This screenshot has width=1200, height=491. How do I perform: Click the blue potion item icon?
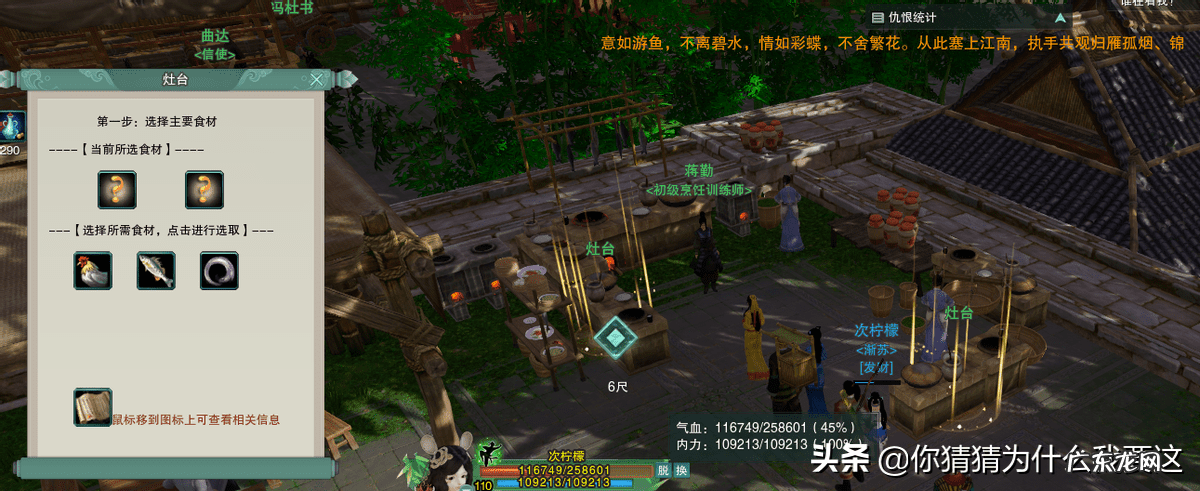[10, 126]
